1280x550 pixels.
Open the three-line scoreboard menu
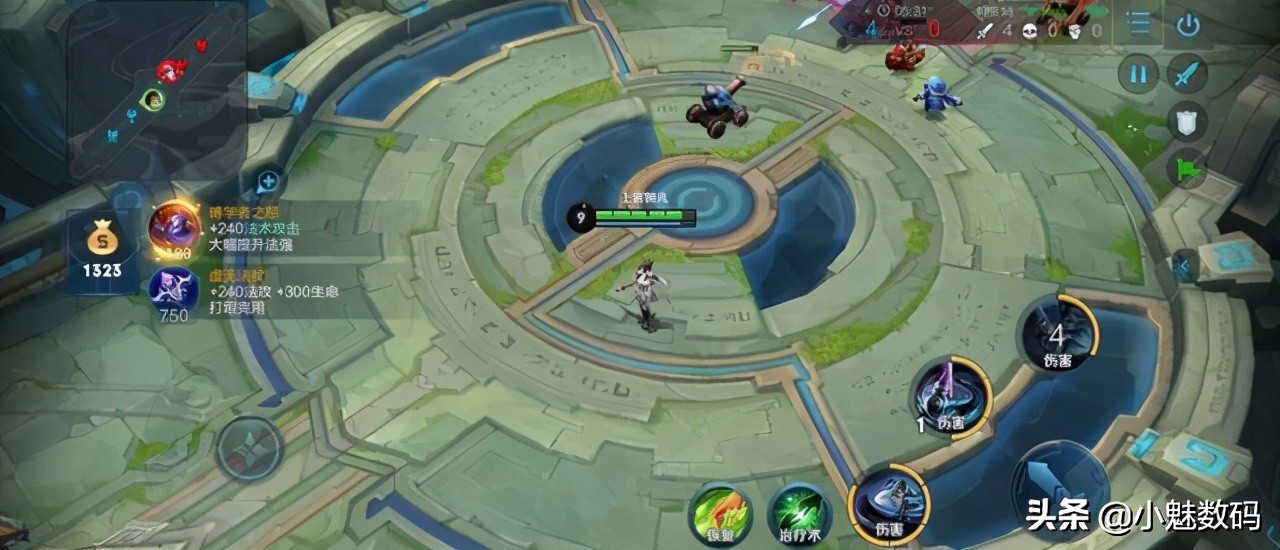click(1138, 24)
